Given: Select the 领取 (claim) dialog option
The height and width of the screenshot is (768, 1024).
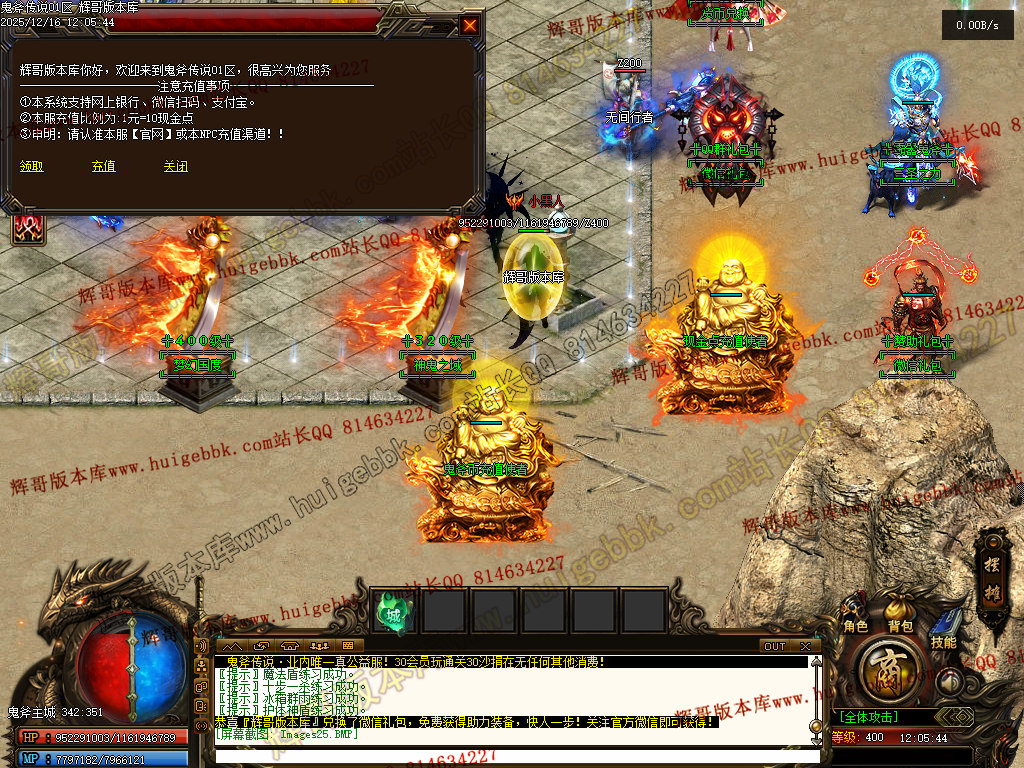Looking at the screenshot, I should [x=32, y=166].
